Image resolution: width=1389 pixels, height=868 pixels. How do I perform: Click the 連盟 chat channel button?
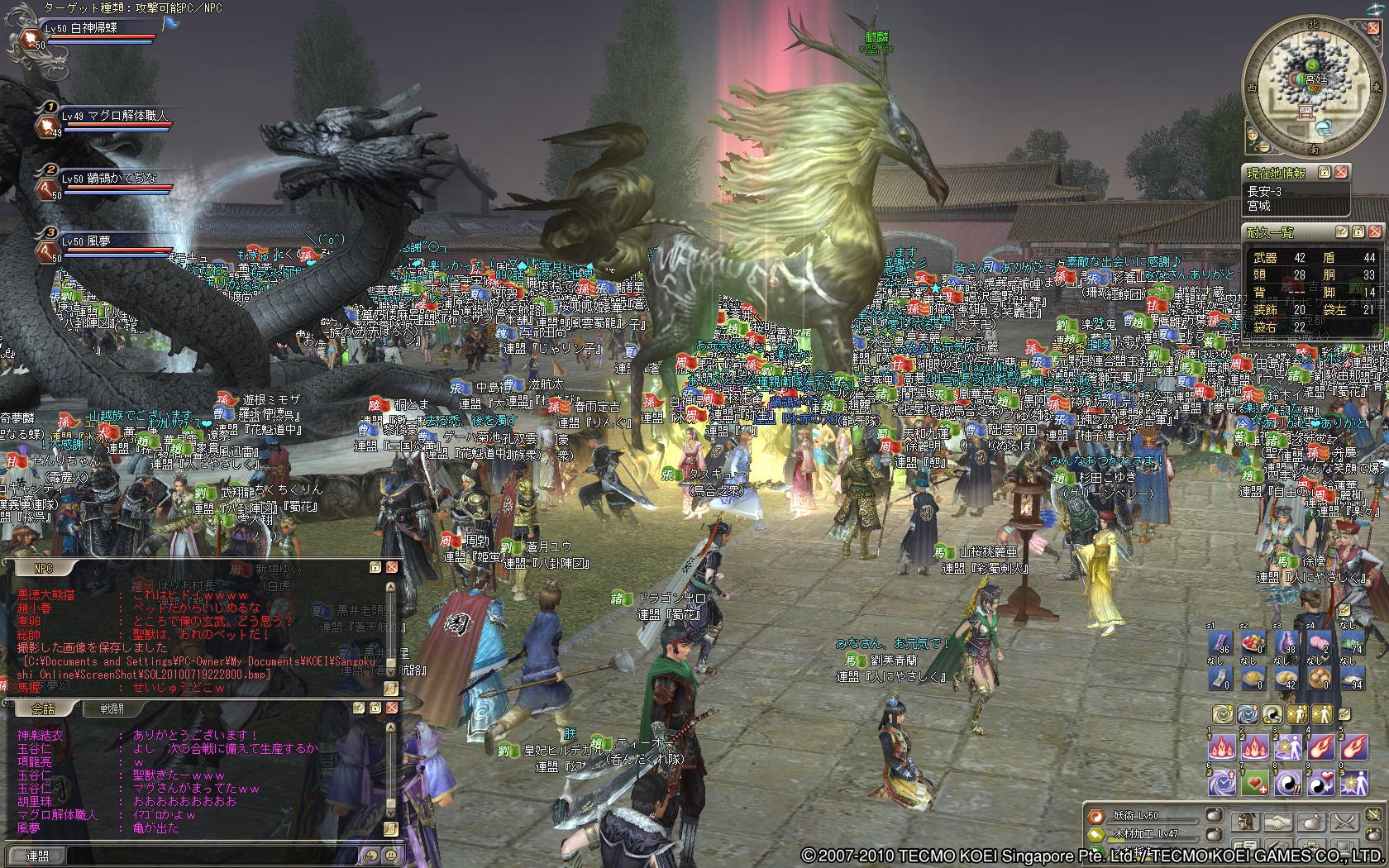coord(36,856)
